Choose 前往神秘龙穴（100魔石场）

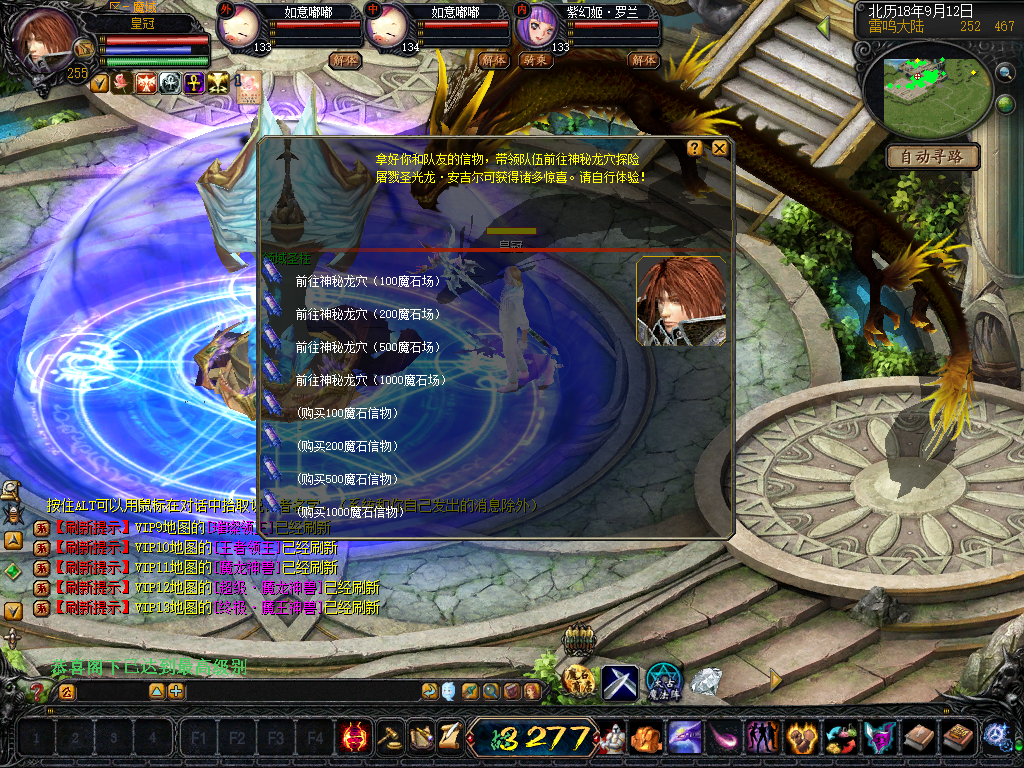(x=369, y=281)
